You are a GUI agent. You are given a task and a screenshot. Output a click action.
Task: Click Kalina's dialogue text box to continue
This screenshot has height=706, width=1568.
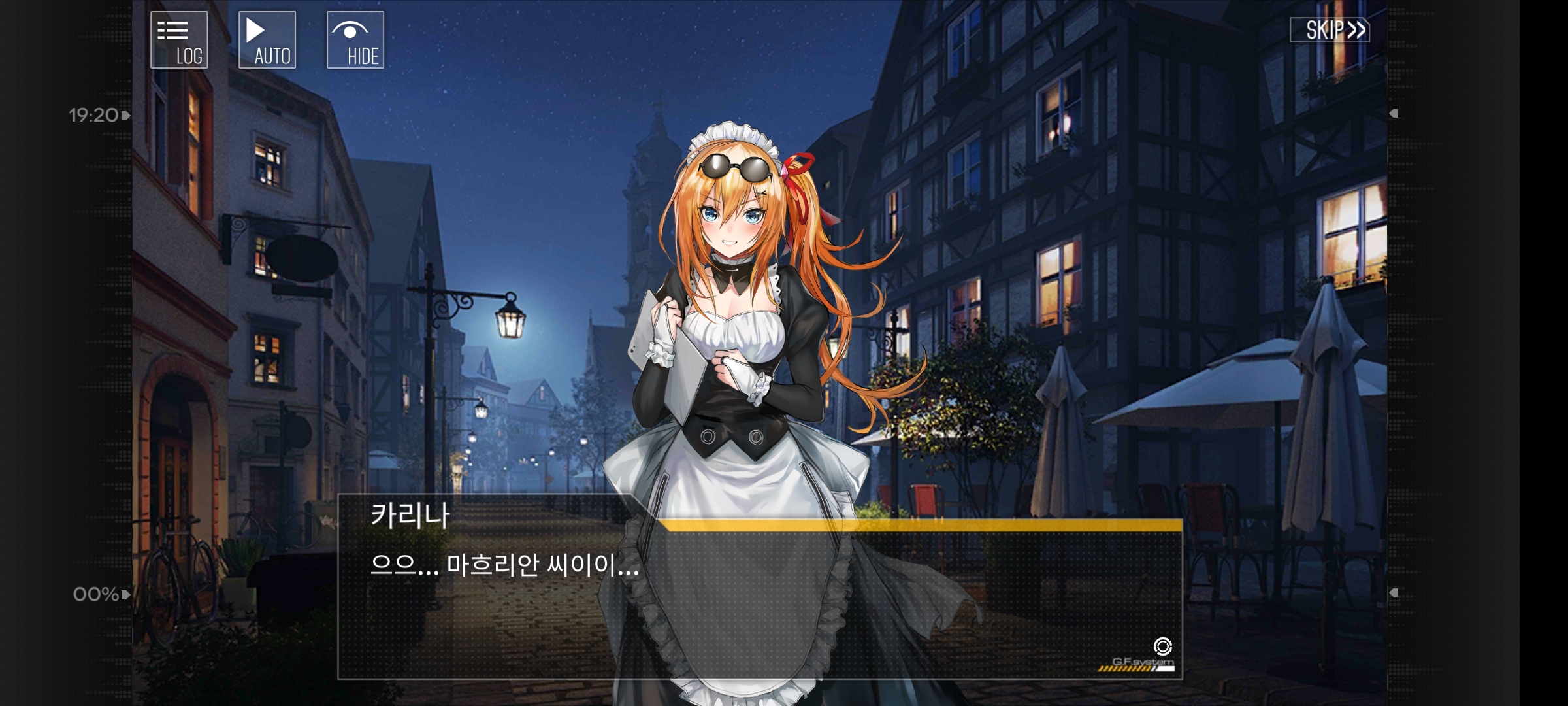point(759,601)
